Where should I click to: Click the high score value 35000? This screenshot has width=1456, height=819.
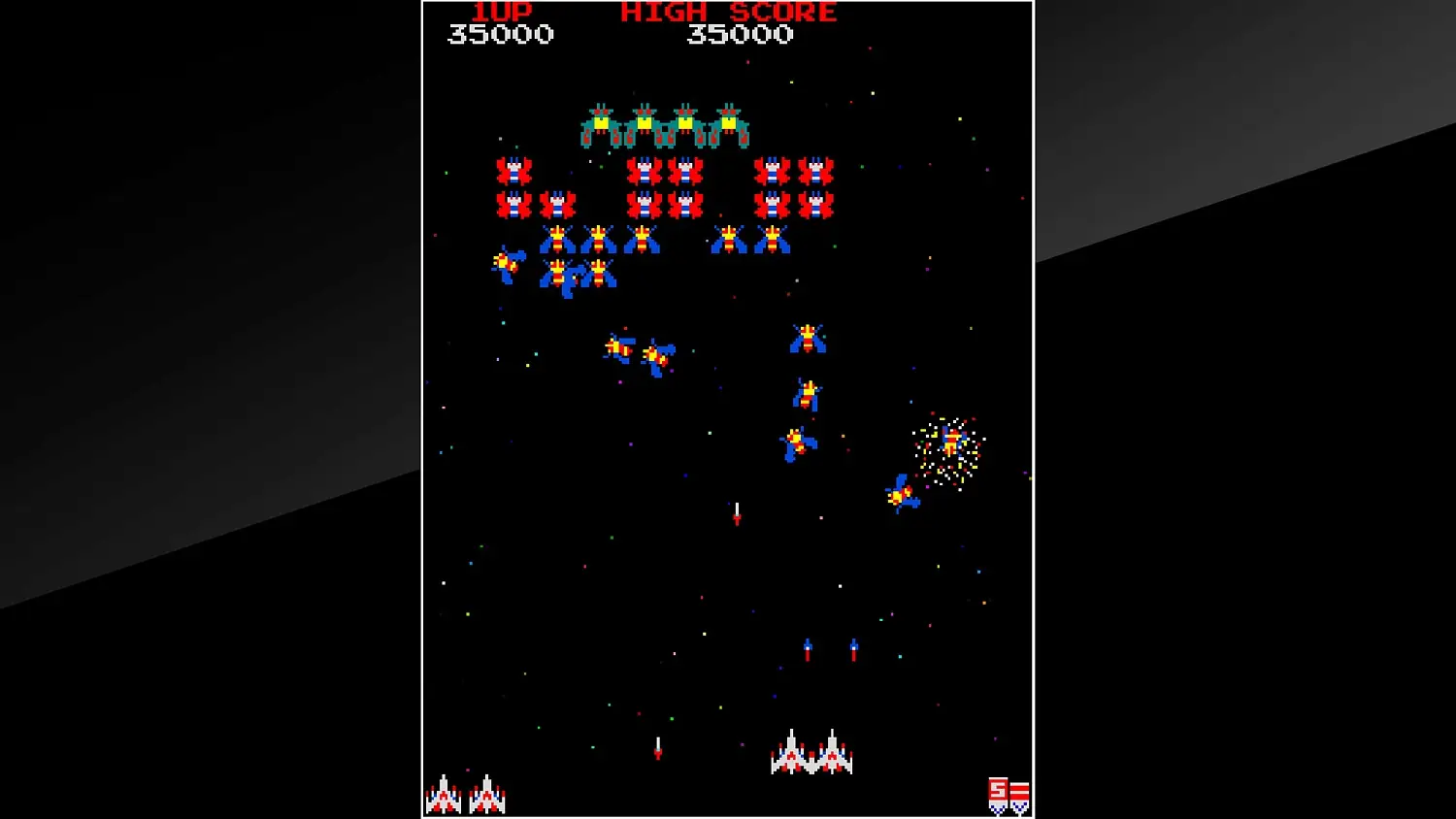738,33
